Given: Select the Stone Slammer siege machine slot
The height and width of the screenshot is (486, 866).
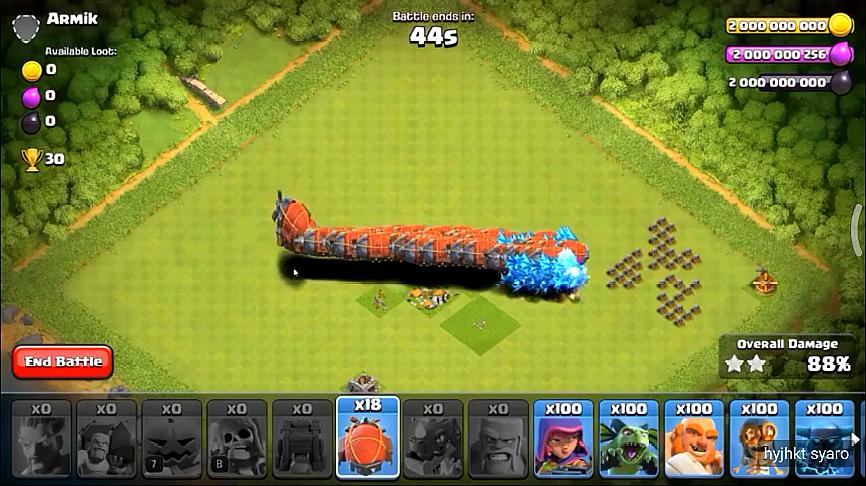Looking at the screenshot, I should [368, 440].
